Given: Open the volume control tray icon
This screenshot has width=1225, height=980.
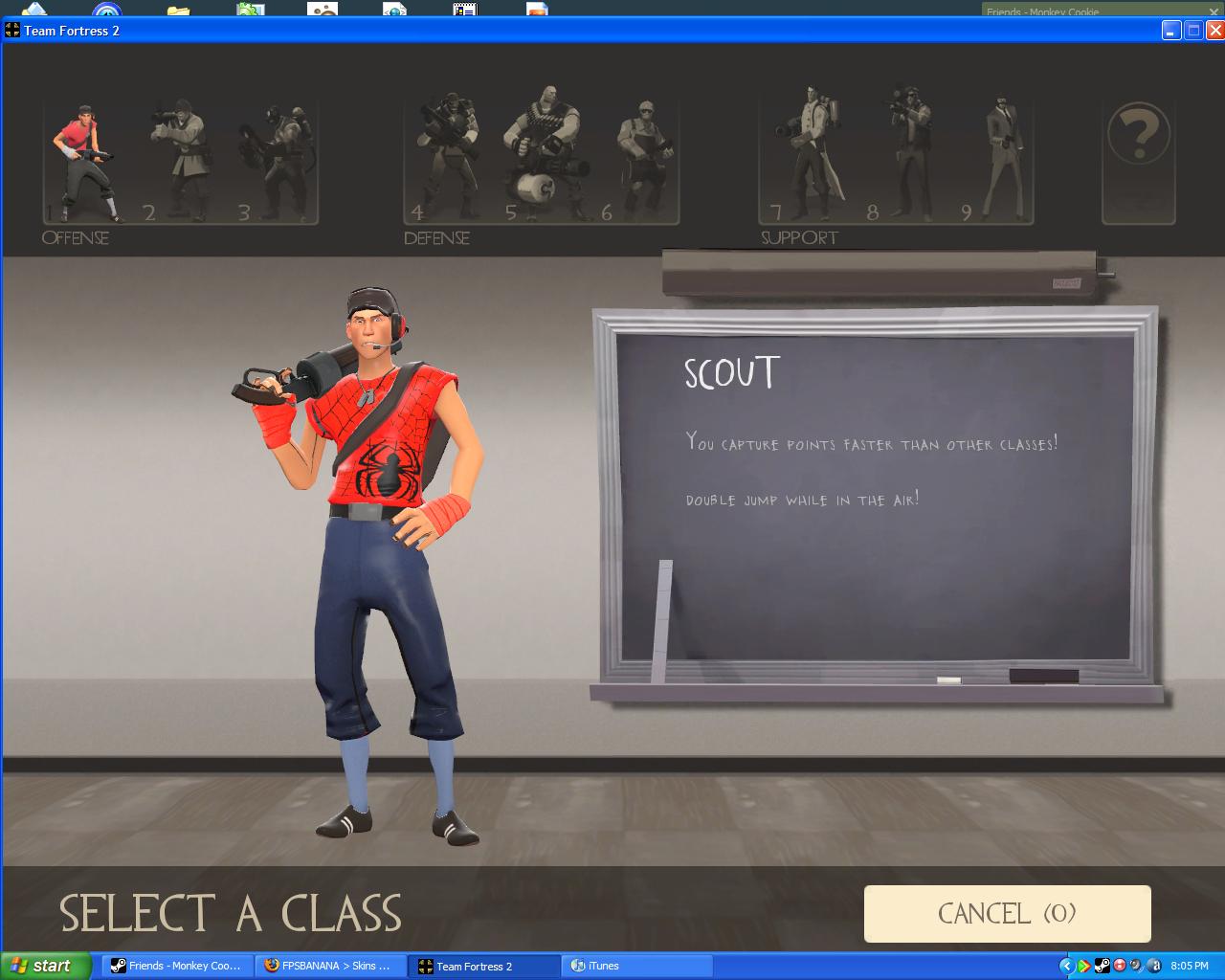Looking at the screenshot, I should 1136,966.
